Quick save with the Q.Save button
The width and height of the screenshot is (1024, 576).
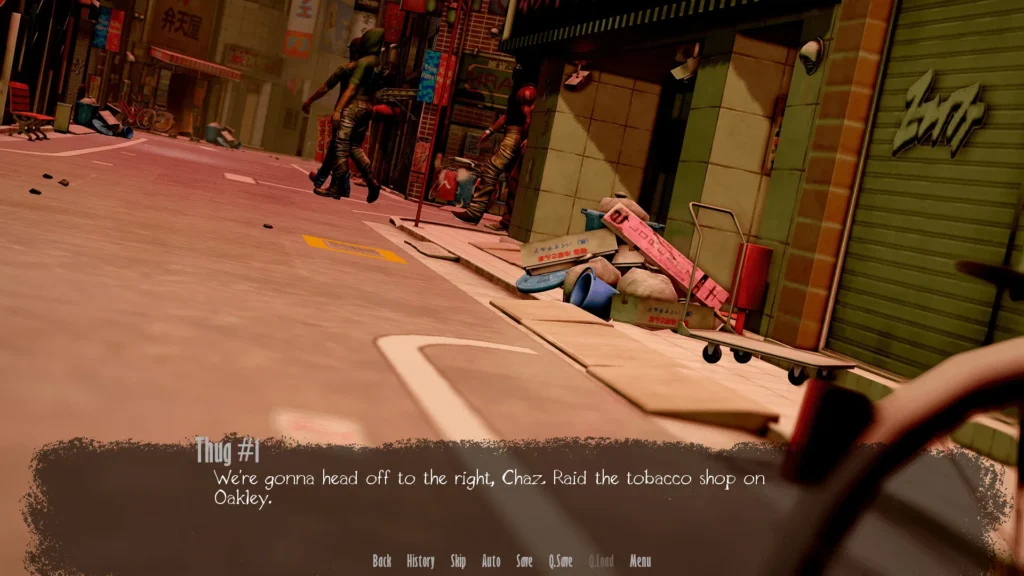(560, 561)
